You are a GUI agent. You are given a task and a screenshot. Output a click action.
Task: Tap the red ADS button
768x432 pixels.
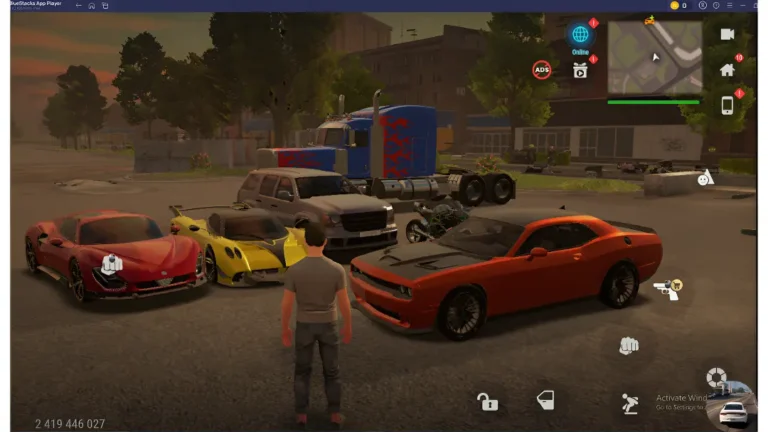(541, 69)
